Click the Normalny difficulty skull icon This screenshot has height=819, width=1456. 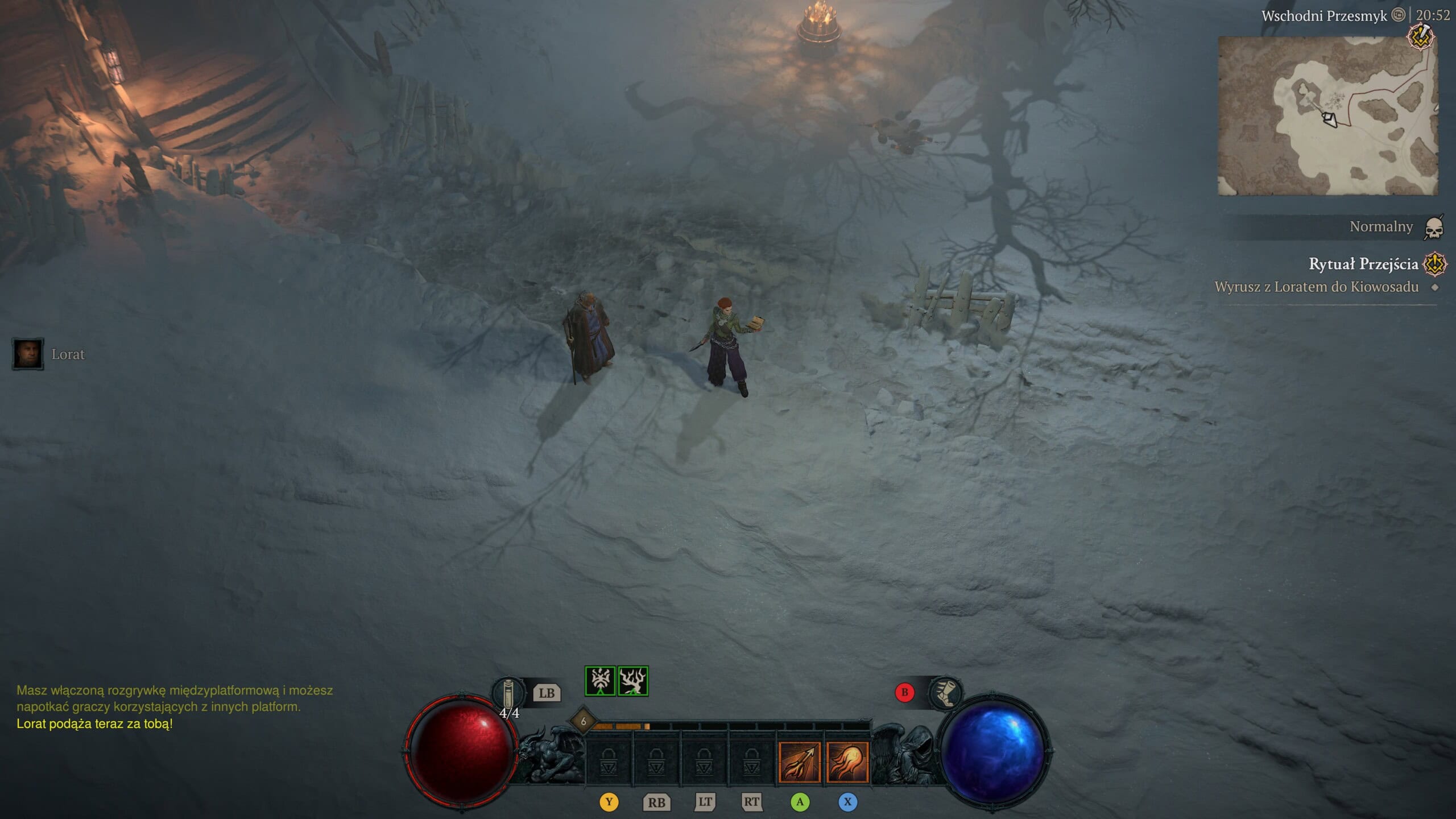click(1434, 227)
